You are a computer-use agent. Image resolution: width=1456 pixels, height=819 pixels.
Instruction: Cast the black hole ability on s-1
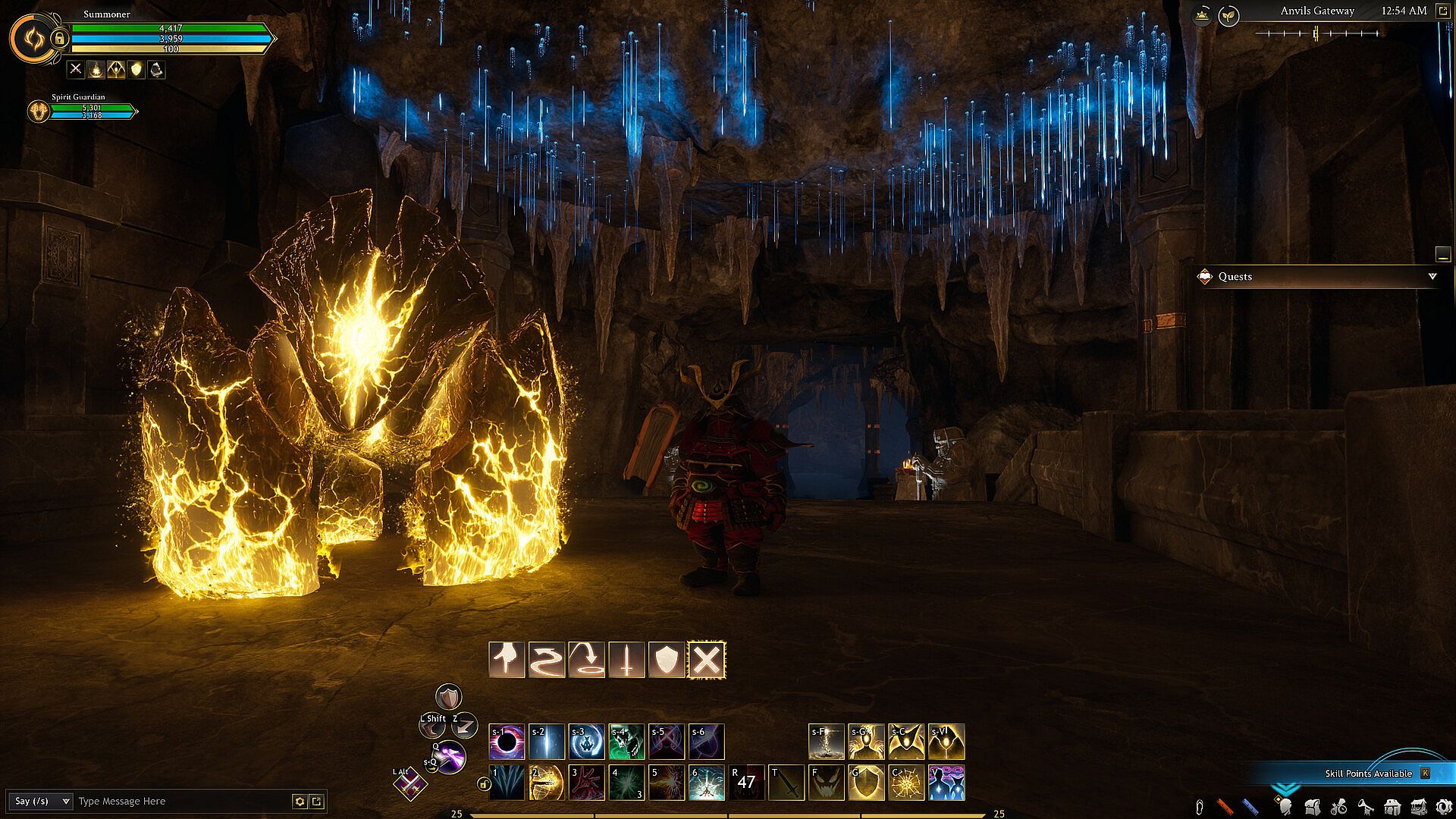point(507,742)
